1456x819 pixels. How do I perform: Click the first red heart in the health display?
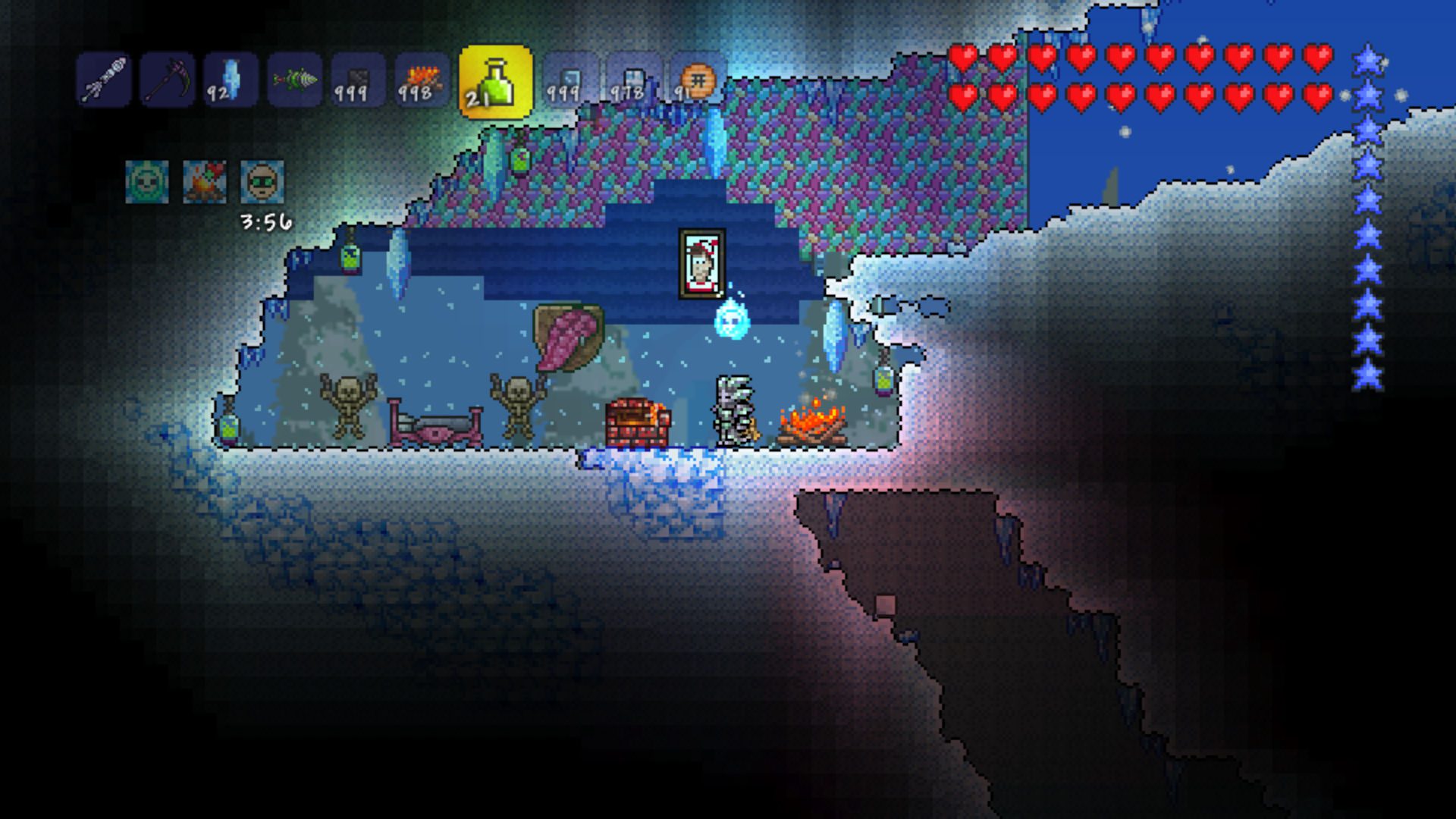pyautogui.click(x=962, y=55)
